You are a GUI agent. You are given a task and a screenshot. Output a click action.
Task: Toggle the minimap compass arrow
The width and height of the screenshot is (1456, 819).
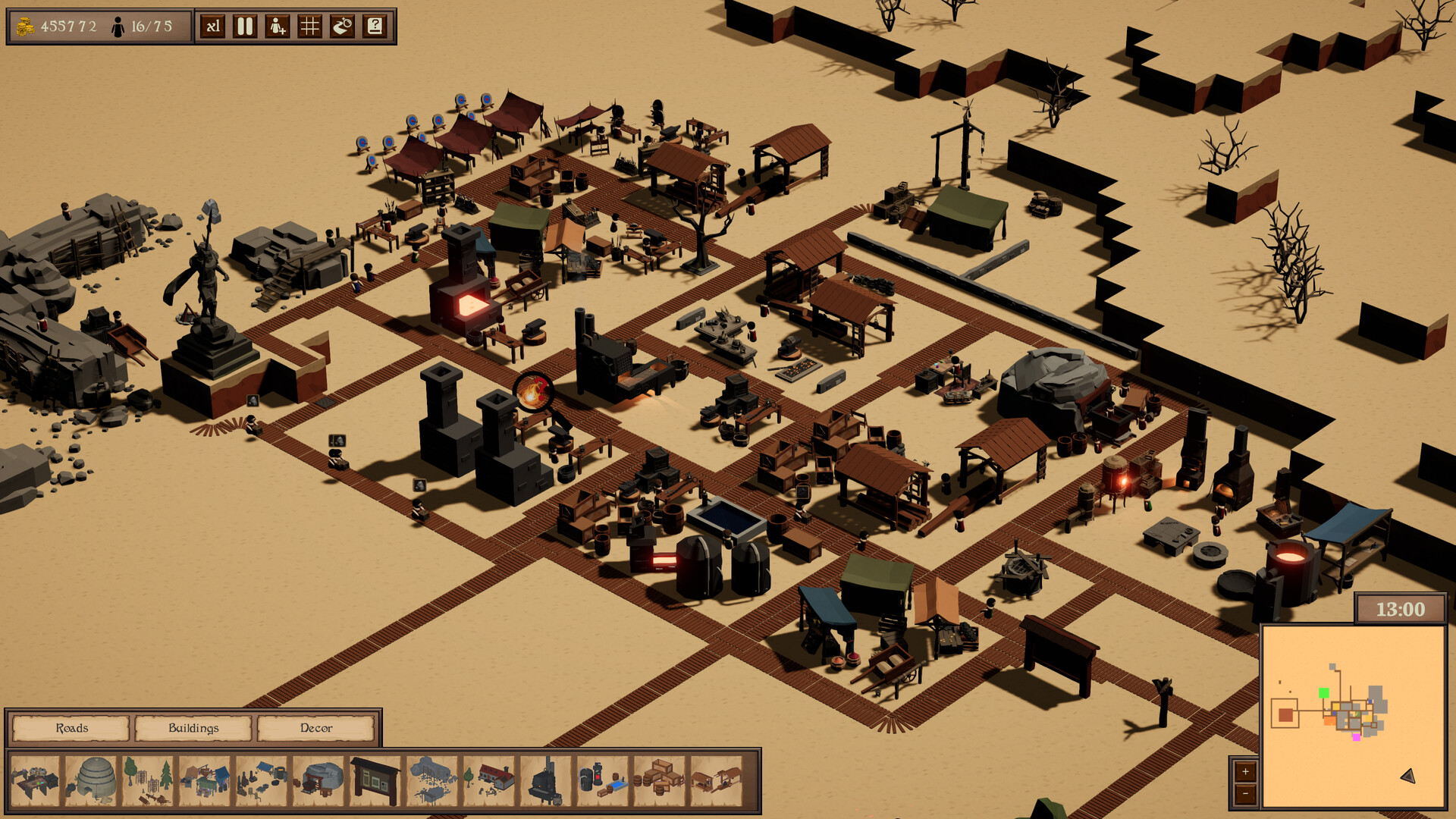(x=1408, y=777)
